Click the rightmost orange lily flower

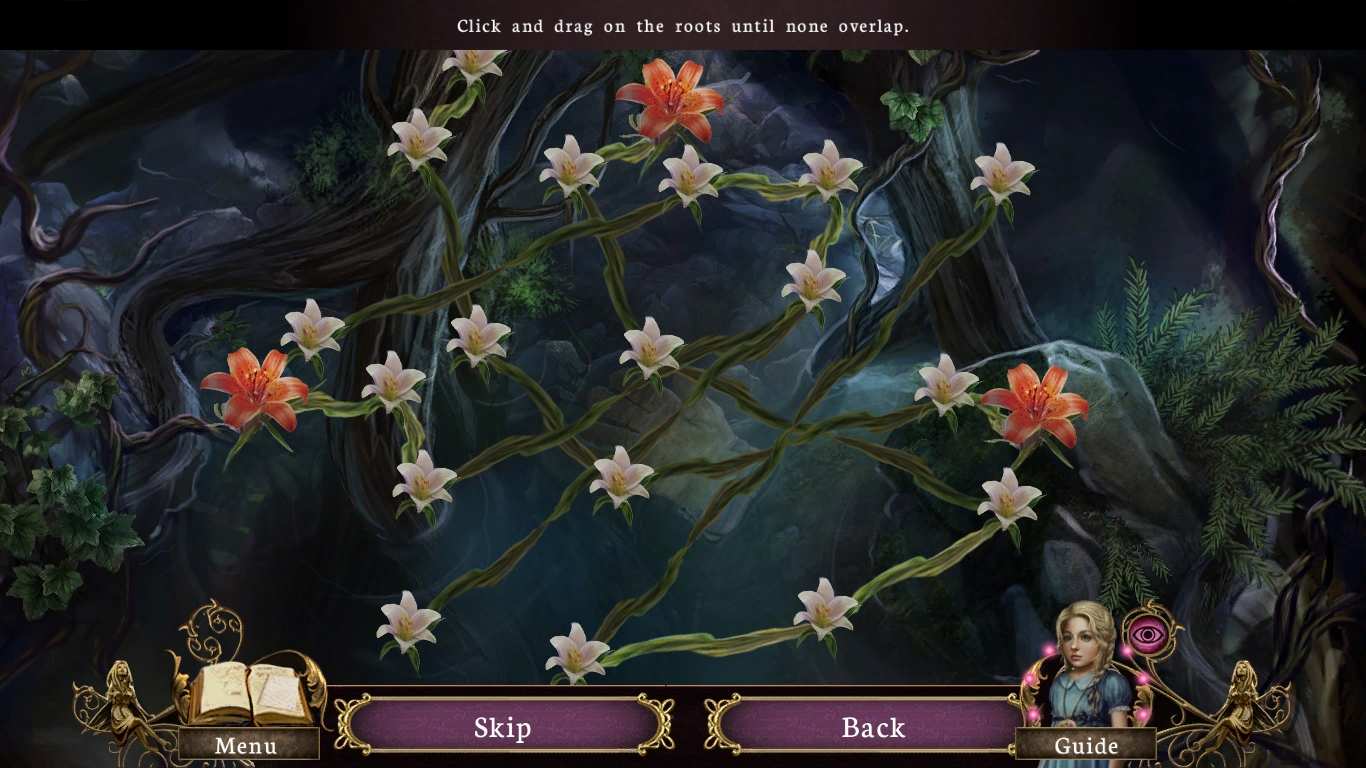pos(1036,400)
